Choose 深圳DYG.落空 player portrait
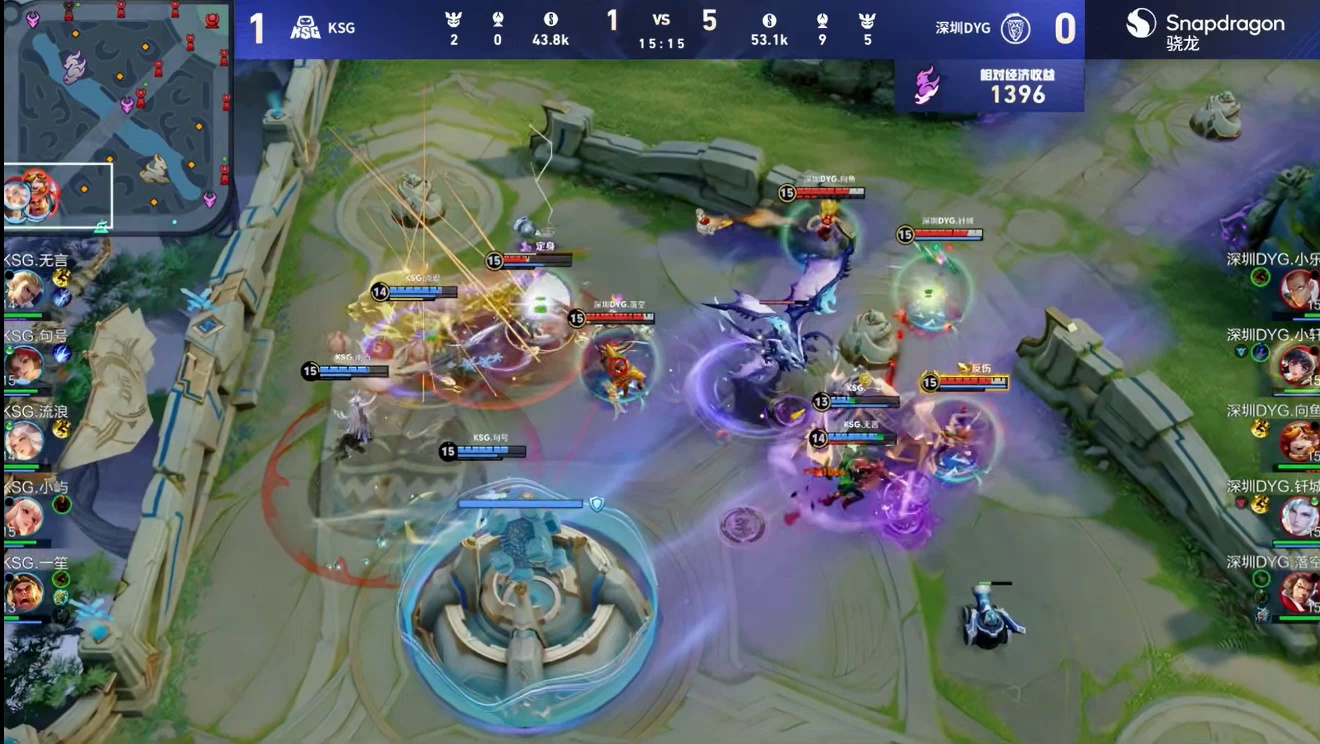Image resolution: width=1320 pixels, height=744 pixels. [x=1300, y=592]
